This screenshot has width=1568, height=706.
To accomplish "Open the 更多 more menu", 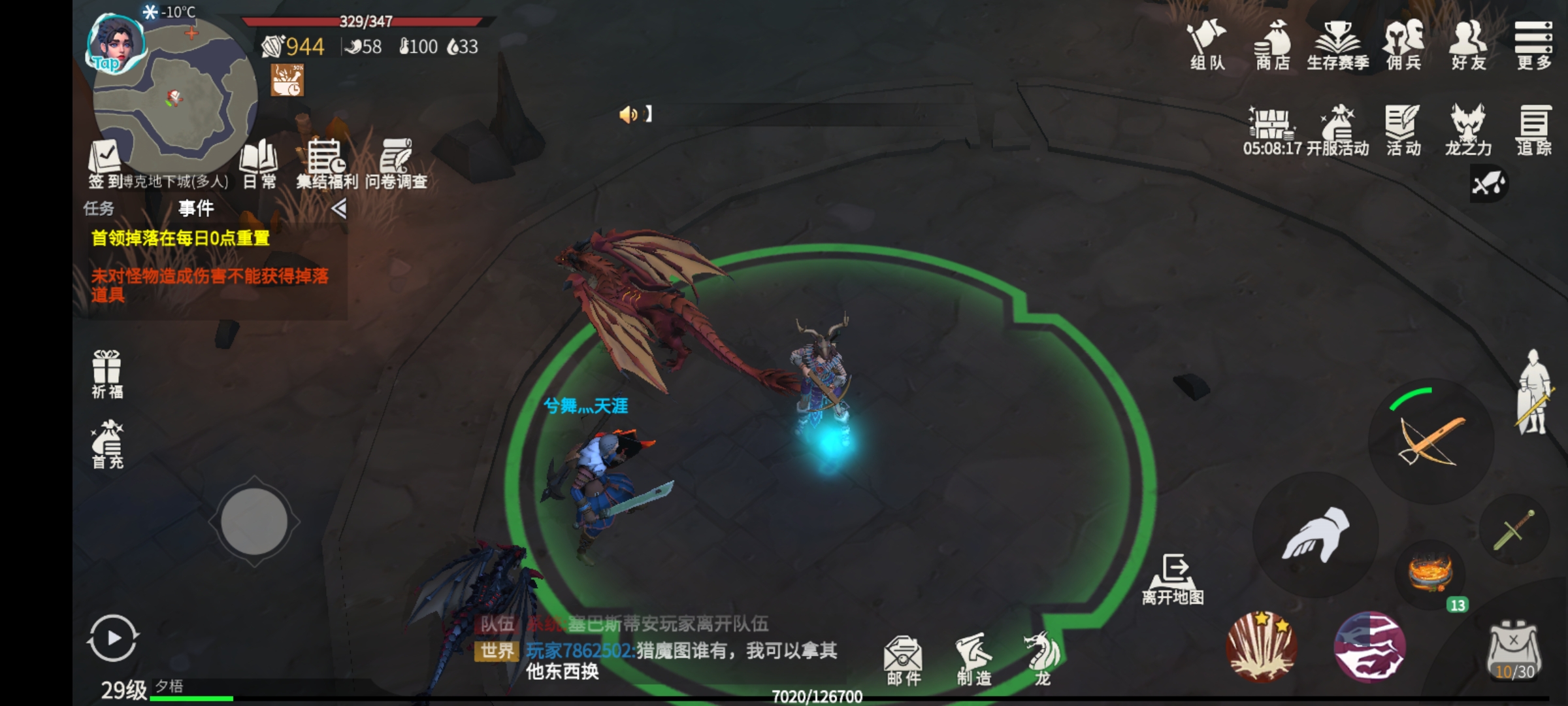I will (1533, 44).
